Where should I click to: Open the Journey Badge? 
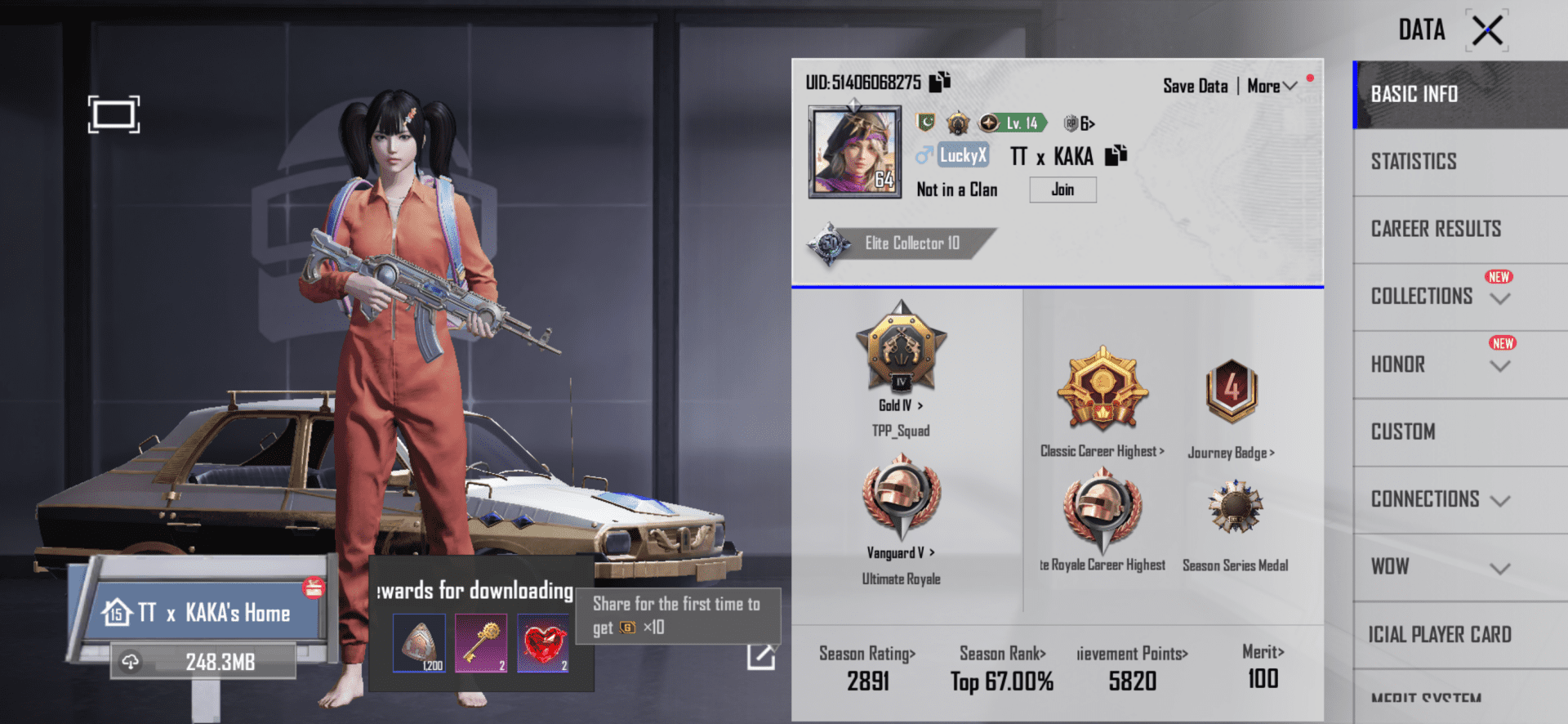click(x=1232, y=392)
